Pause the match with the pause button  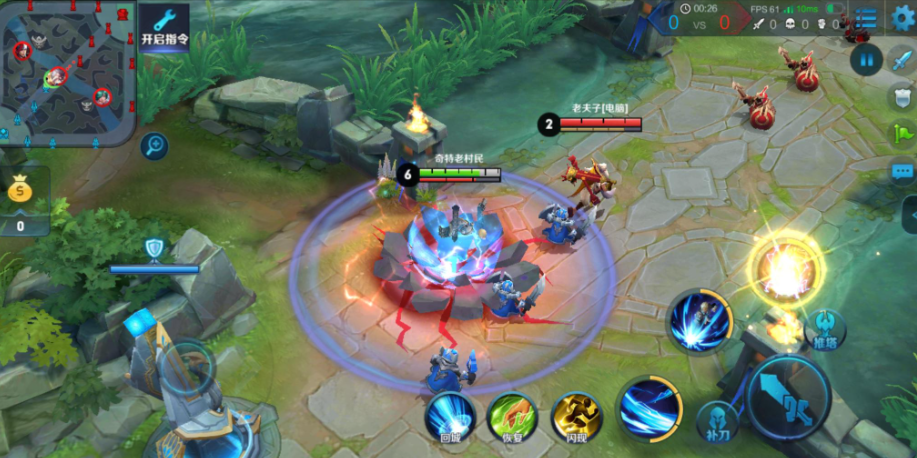tap(864, 59)
